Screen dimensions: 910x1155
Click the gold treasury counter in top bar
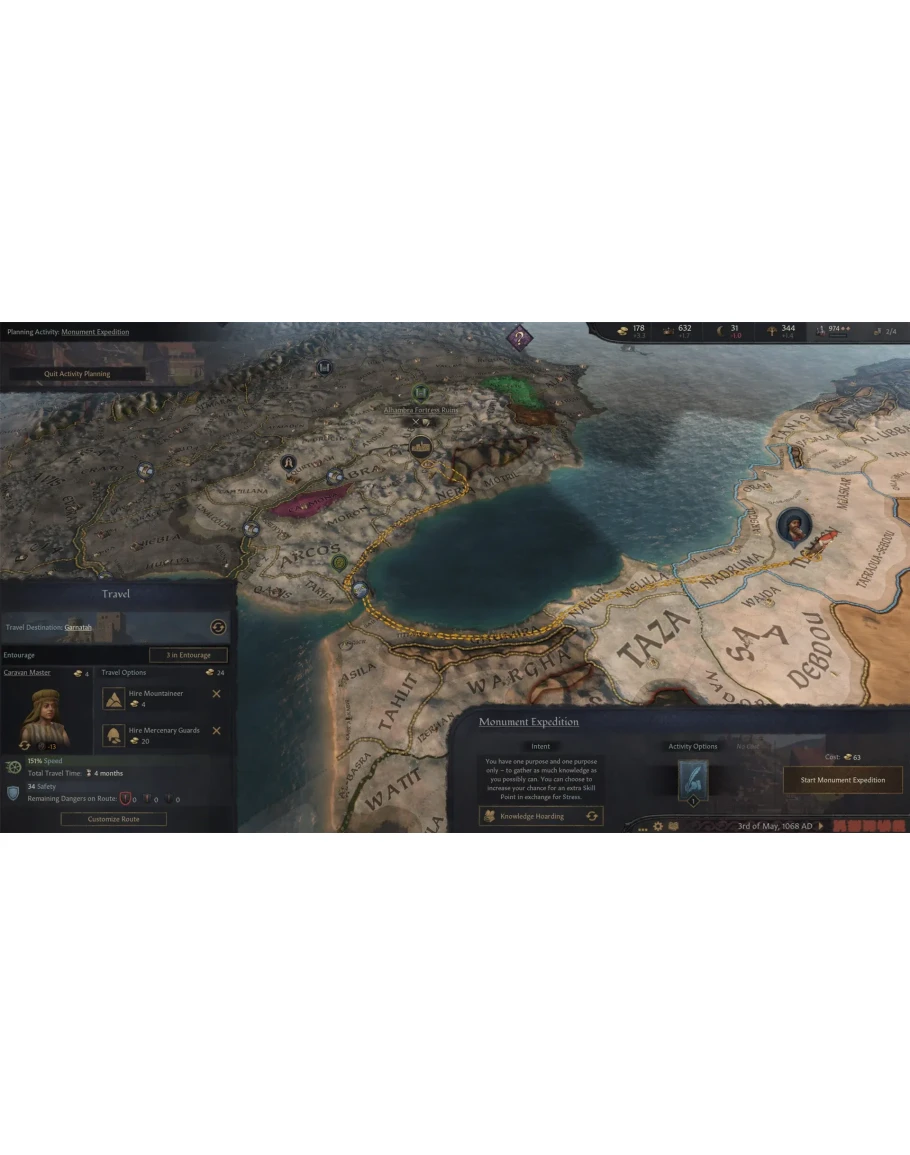click(632, 331)
